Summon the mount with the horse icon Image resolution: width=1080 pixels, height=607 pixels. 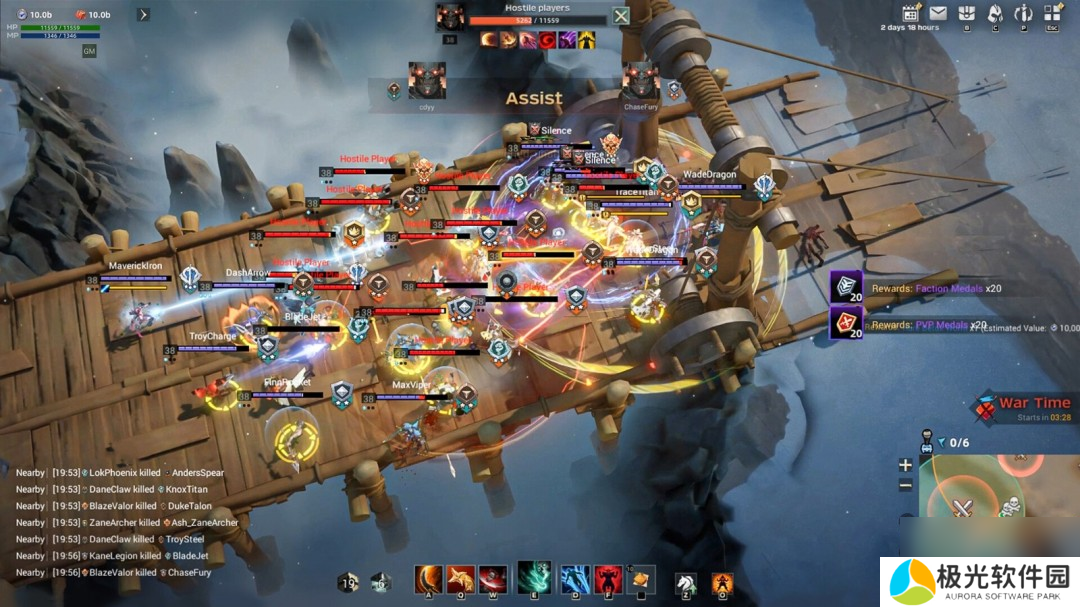point(685,582)
